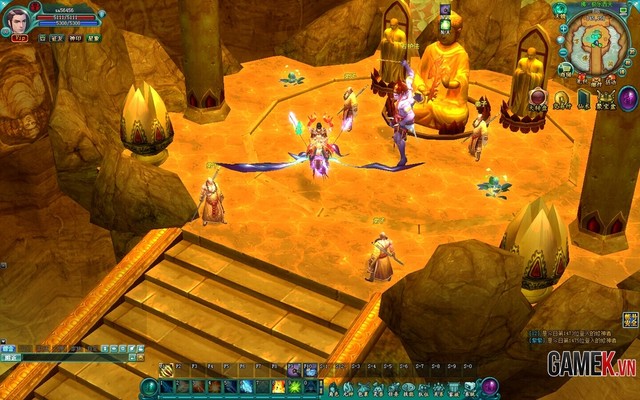The image size is (640, 400).
Task: Activate the golden claw skill slot
Action: pyautogui.click(x=166, y=369)
